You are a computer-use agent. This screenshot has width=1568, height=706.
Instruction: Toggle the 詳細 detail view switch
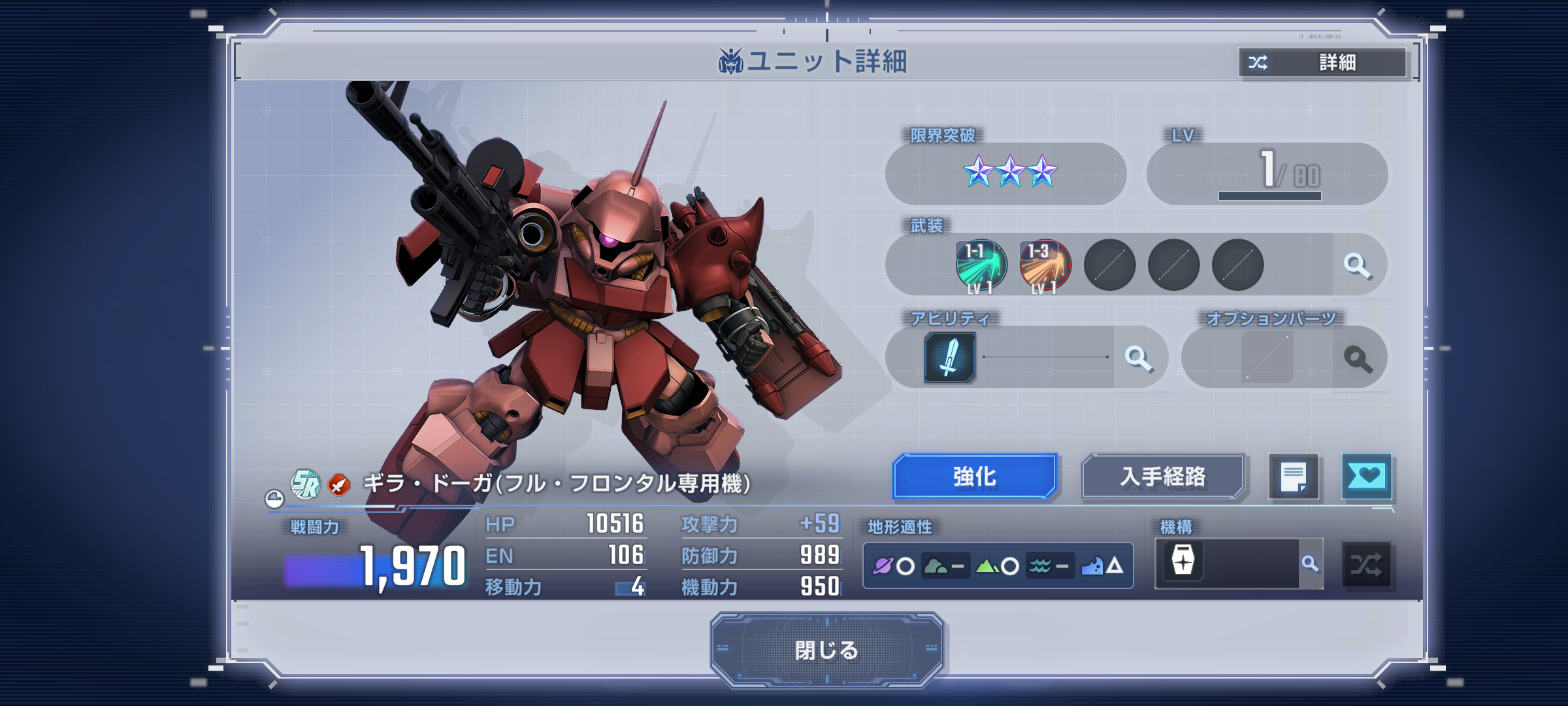click(x=1322, y=63)
